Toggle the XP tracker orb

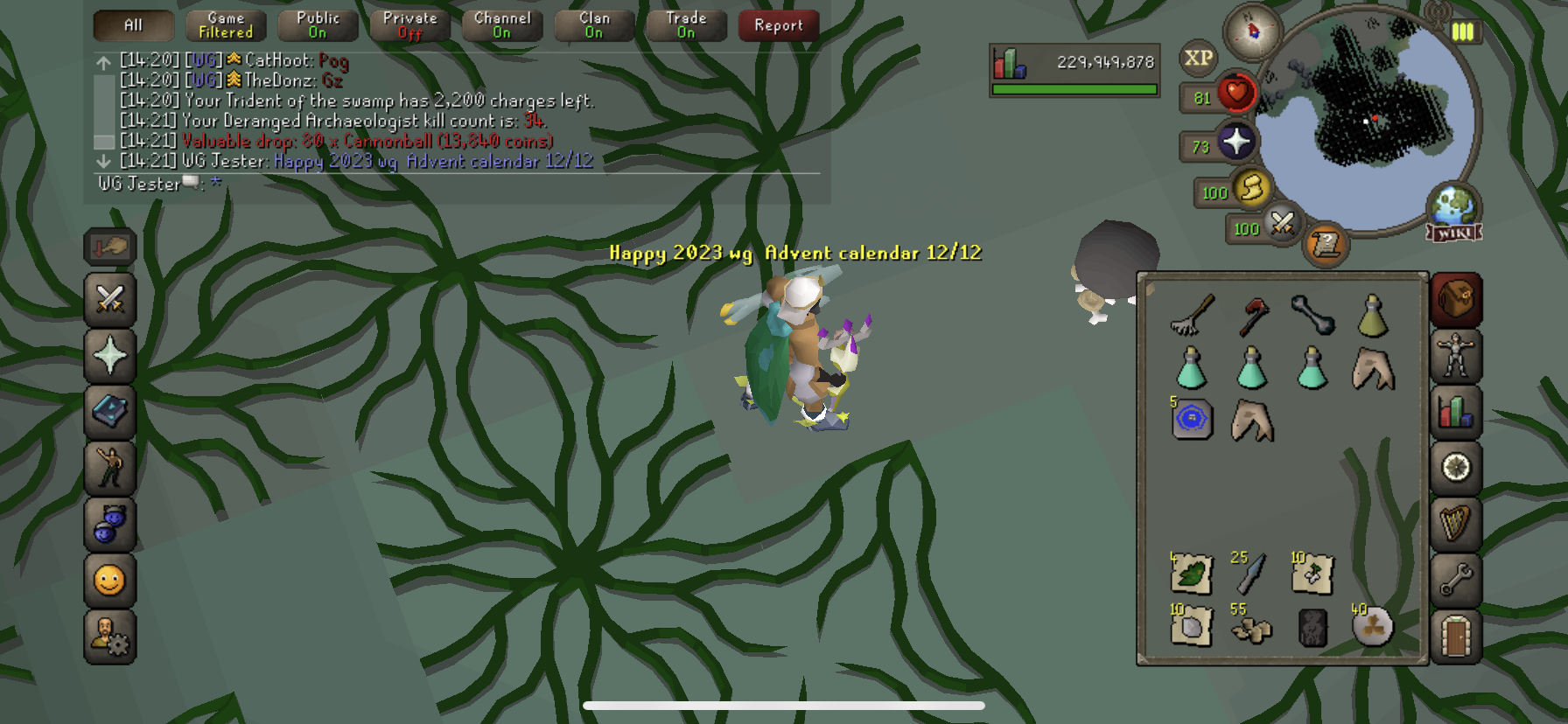pyautogui.click(x=1198, y=59)
